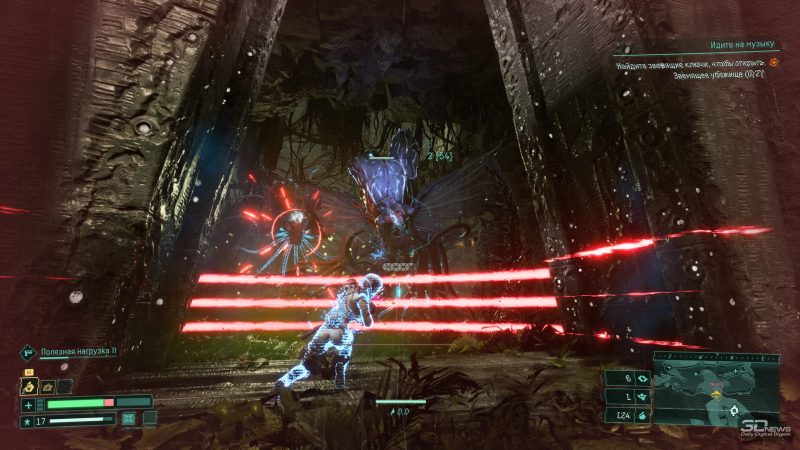Select the middle resource counter icon
Viewport: 800px width, 450px height.
click(x=640, y=396)
